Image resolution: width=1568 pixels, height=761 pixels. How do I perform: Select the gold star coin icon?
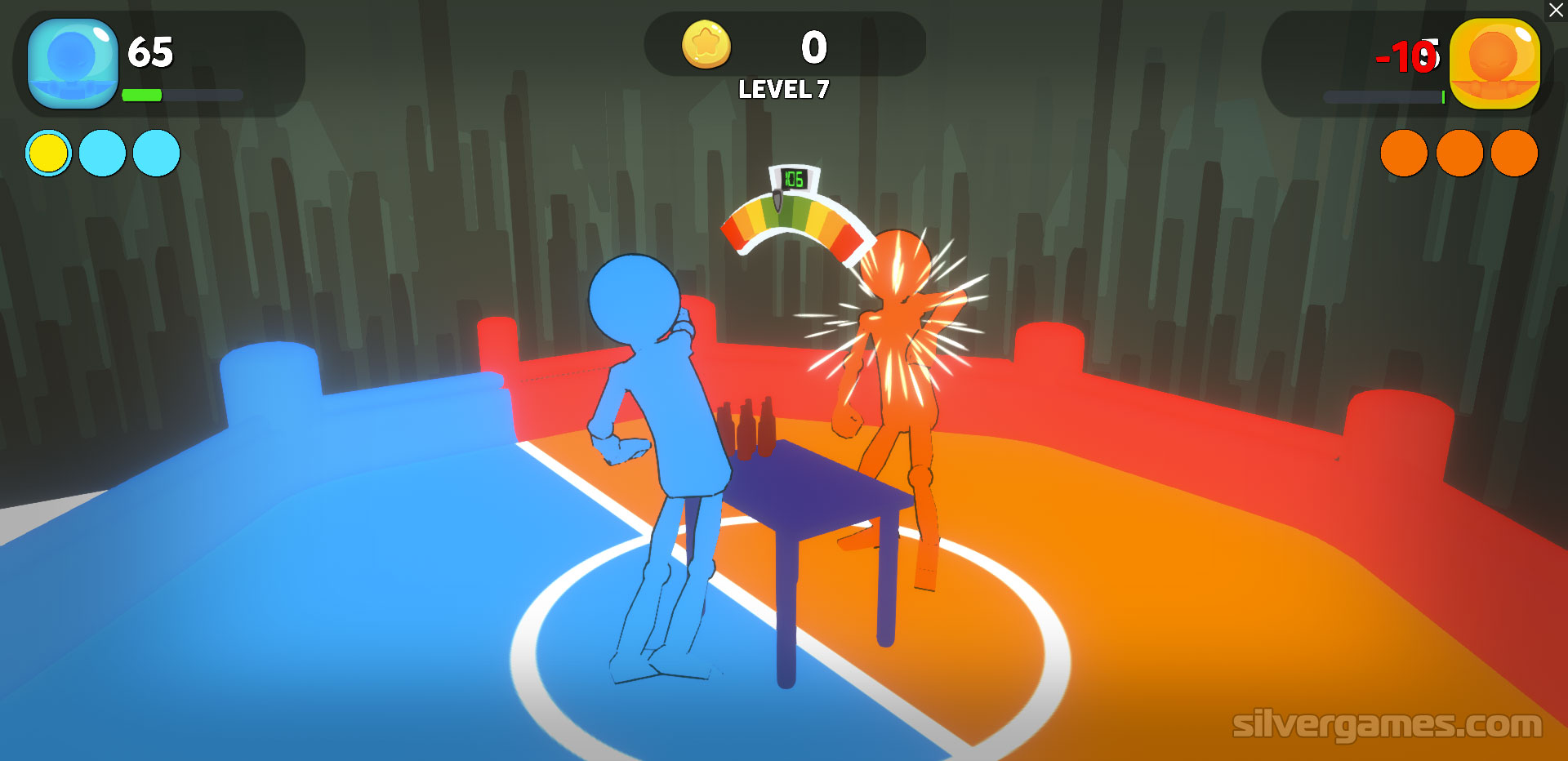[x=706, y=44]
